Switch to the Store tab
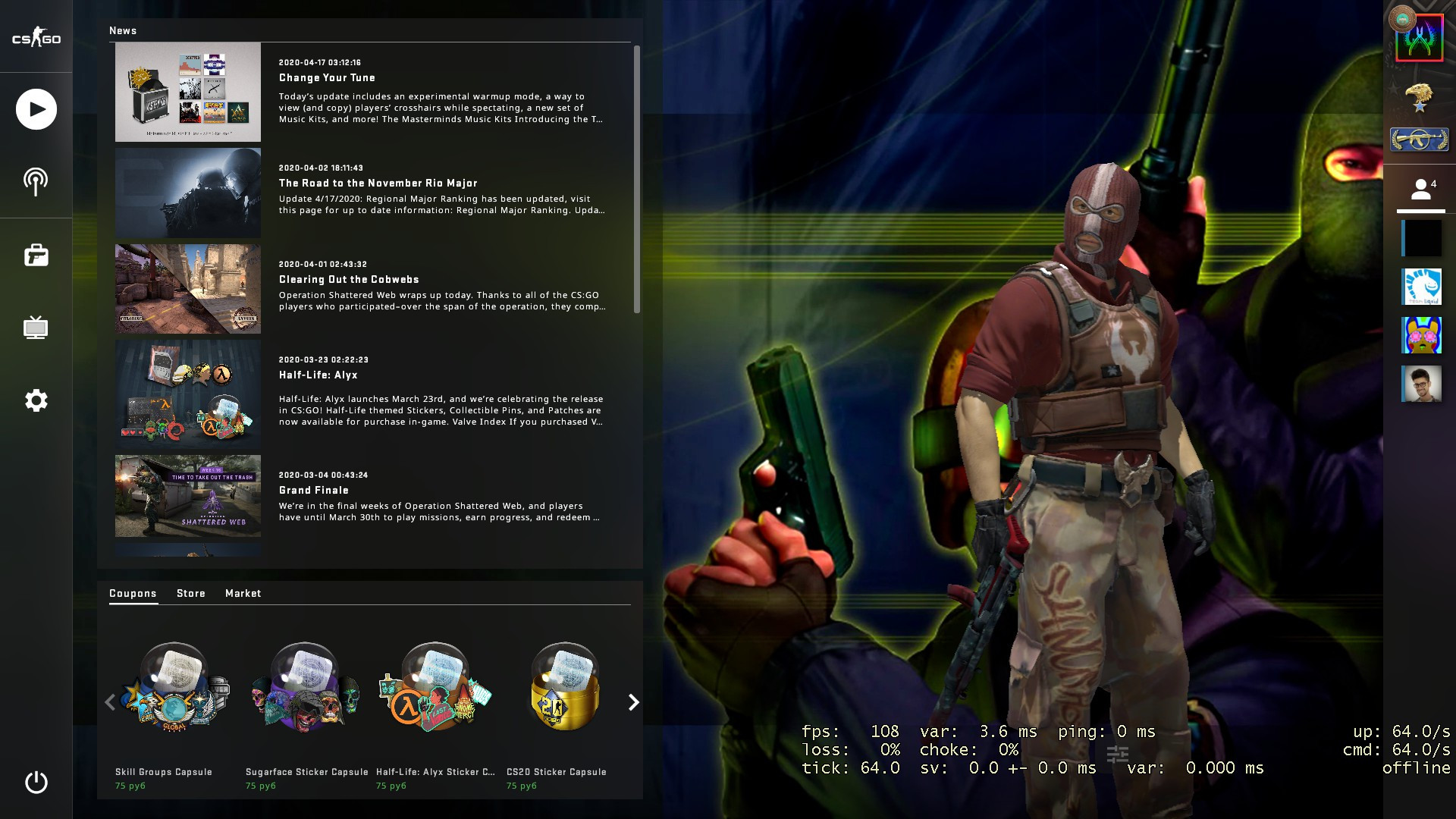 (191, 593)
